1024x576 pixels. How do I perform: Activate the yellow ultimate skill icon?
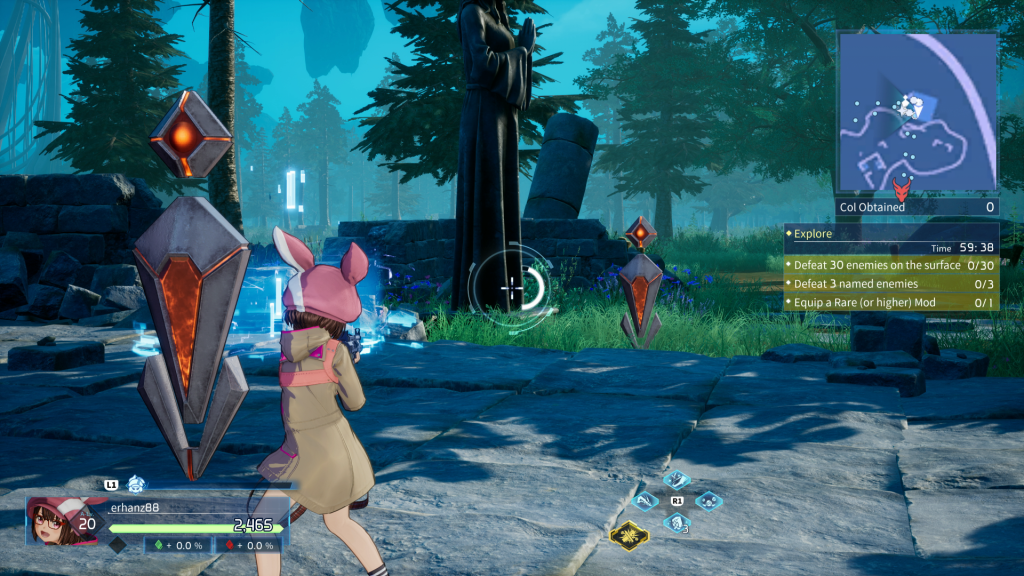pyautogui.click(x=627, y=535)
